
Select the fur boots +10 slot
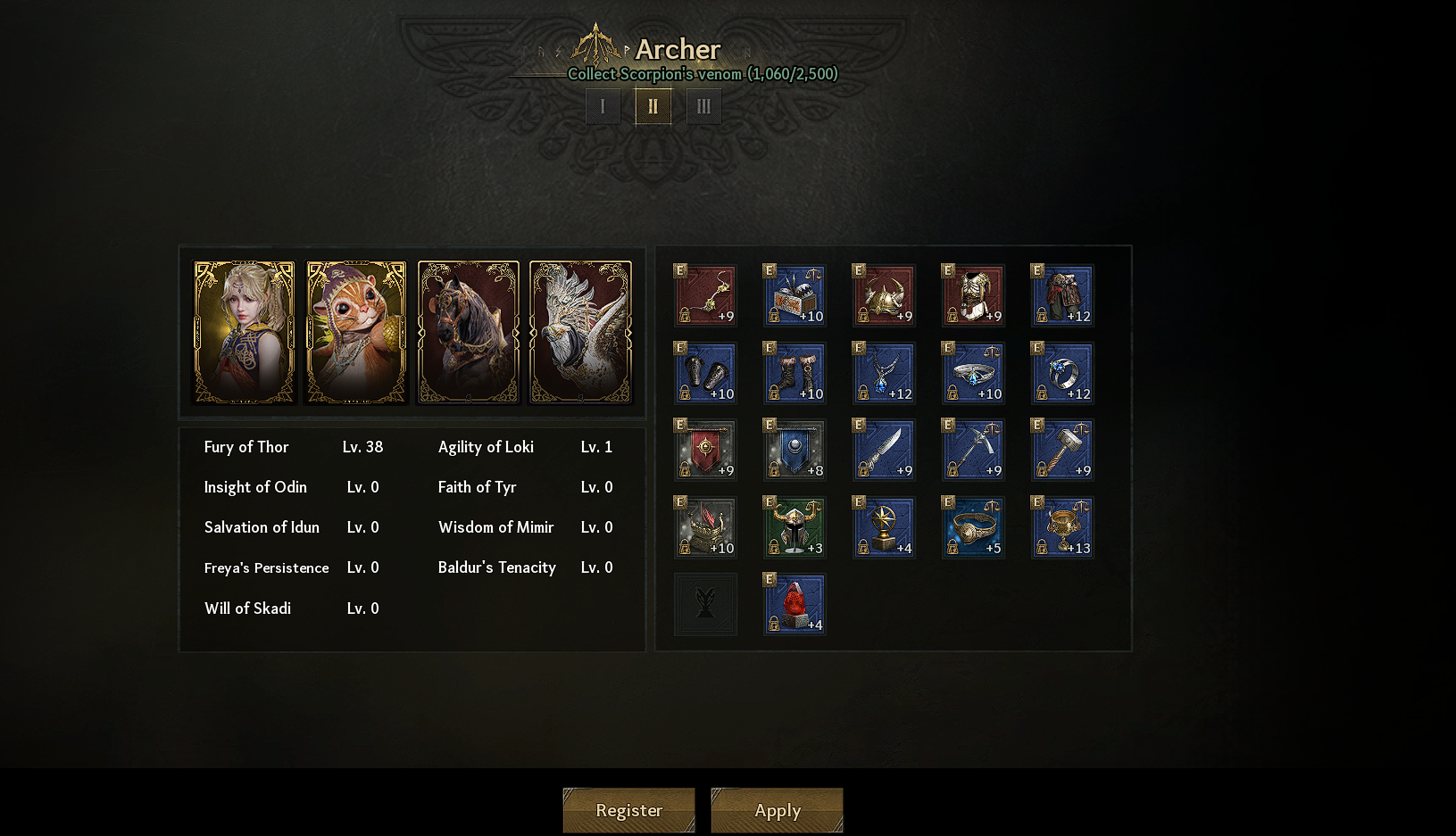[x=795, y=373]
